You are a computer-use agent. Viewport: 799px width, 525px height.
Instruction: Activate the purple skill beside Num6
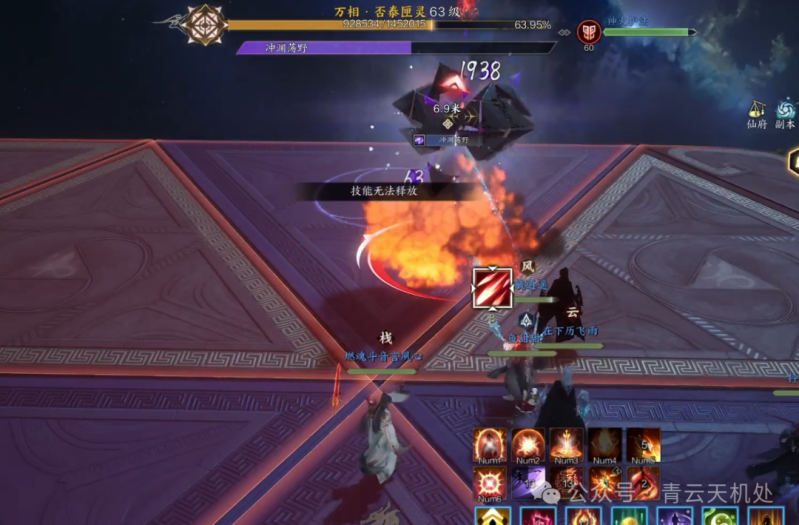527,483
